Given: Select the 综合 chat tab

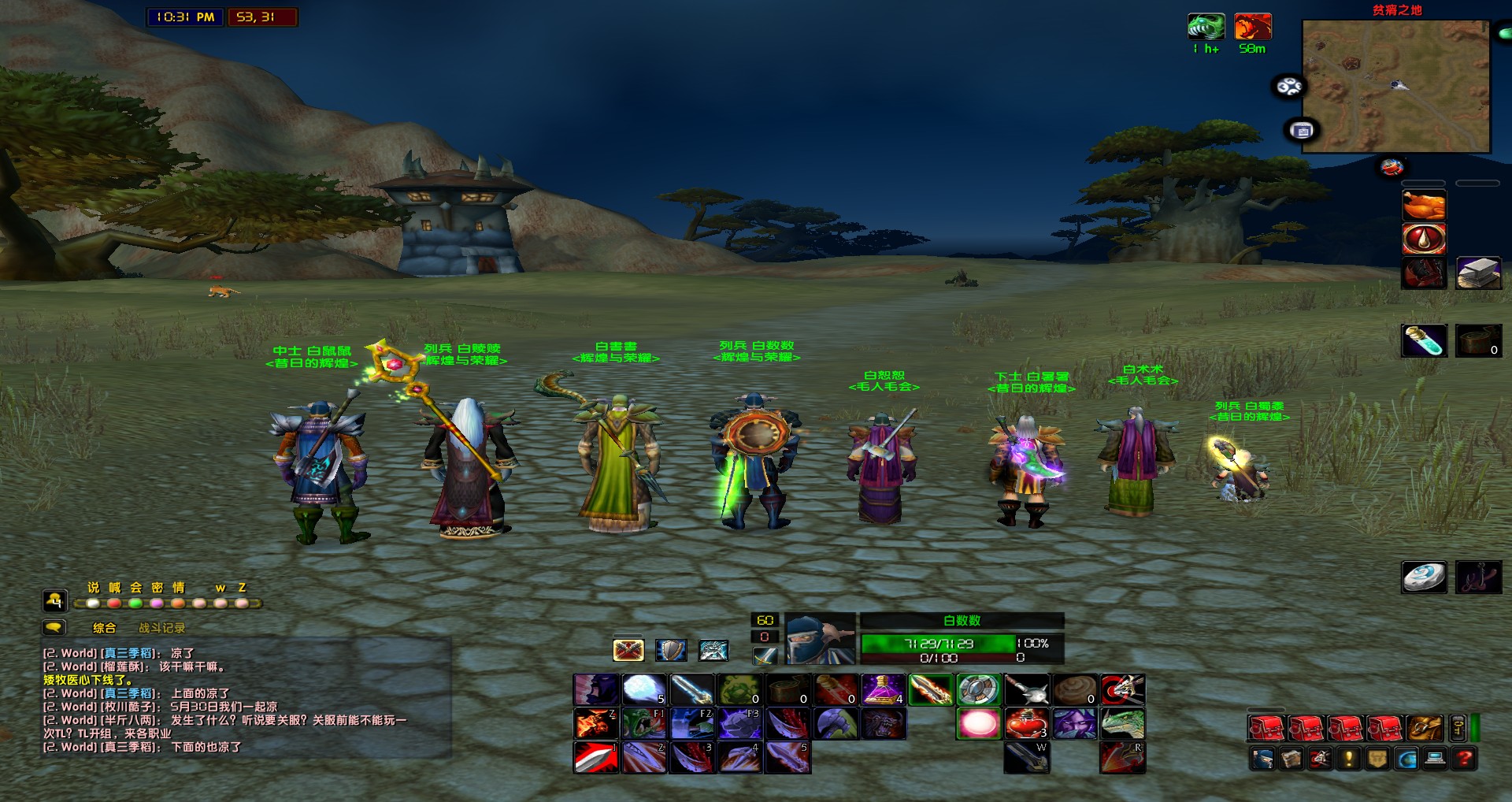Looking at the screenshot, I should point(104,629).
